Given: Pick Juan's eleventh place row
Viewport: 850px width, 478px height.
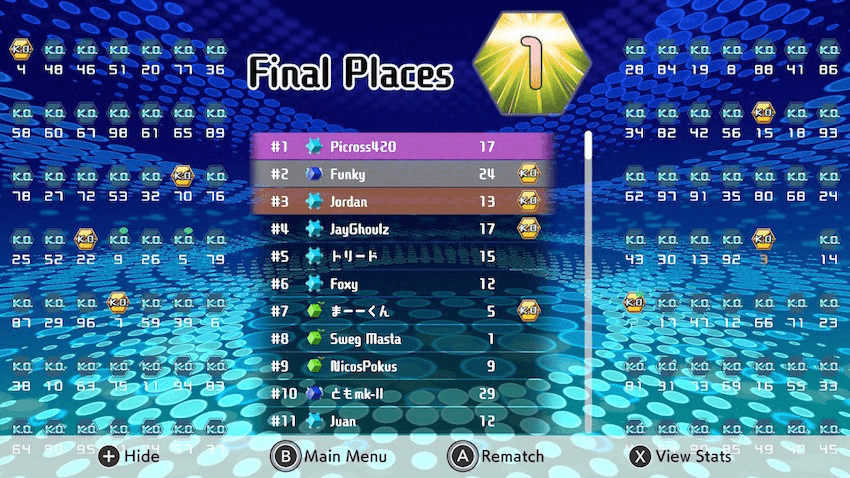Looking at the screenshot, I should coord(402,421).
